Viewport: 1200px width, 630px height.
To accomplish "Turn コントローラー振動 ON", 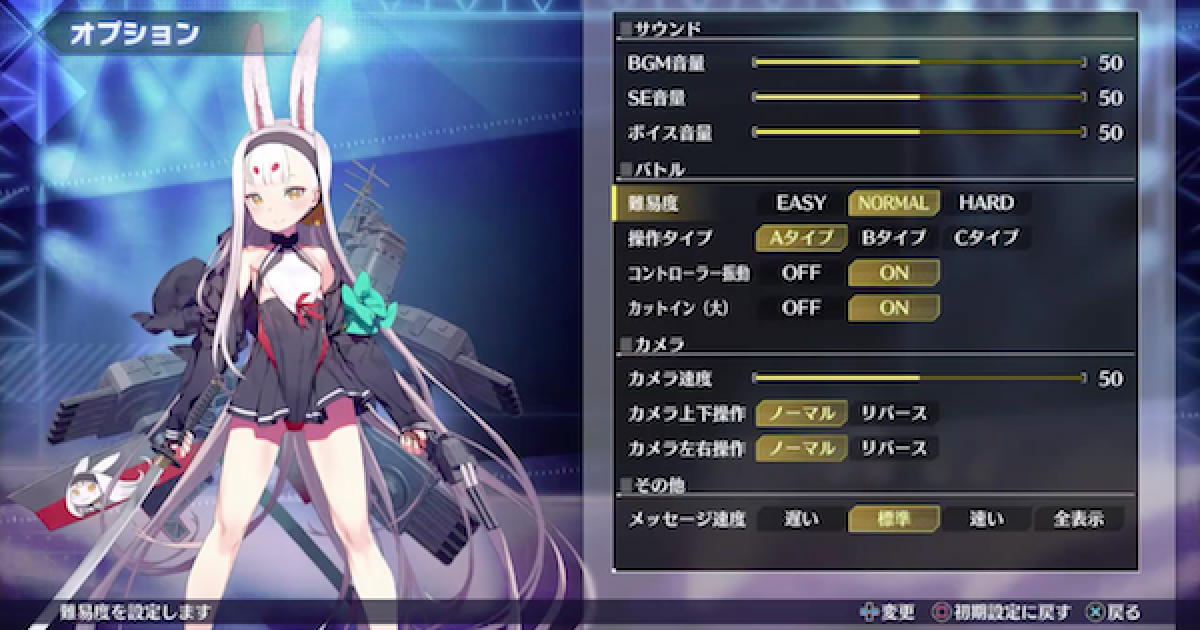I will click(893, 272).
